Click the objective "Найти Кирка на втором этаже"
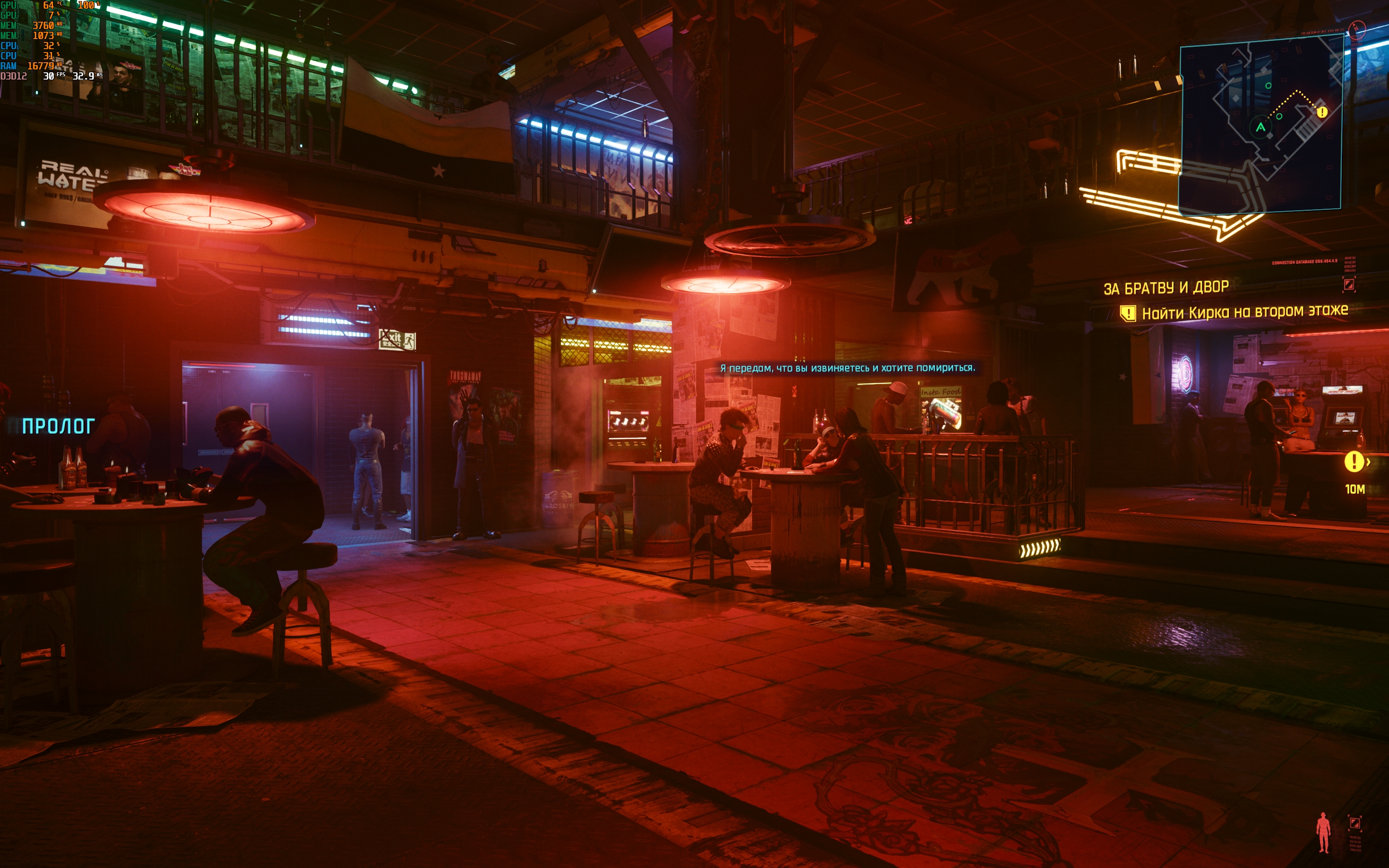Image resolution: width=1389 pixels, height=868 pixels. [1244, 312]
